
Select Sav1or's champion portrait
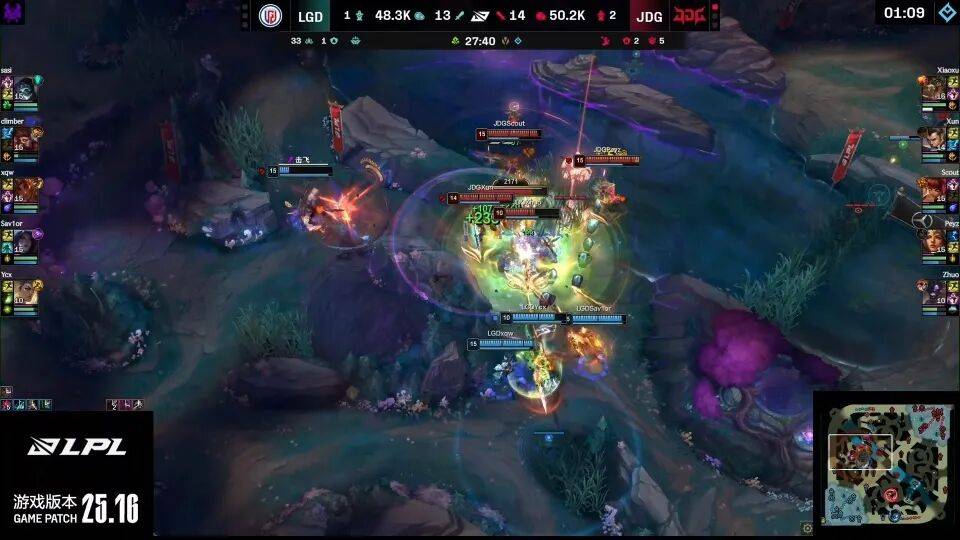pos(25,241)
